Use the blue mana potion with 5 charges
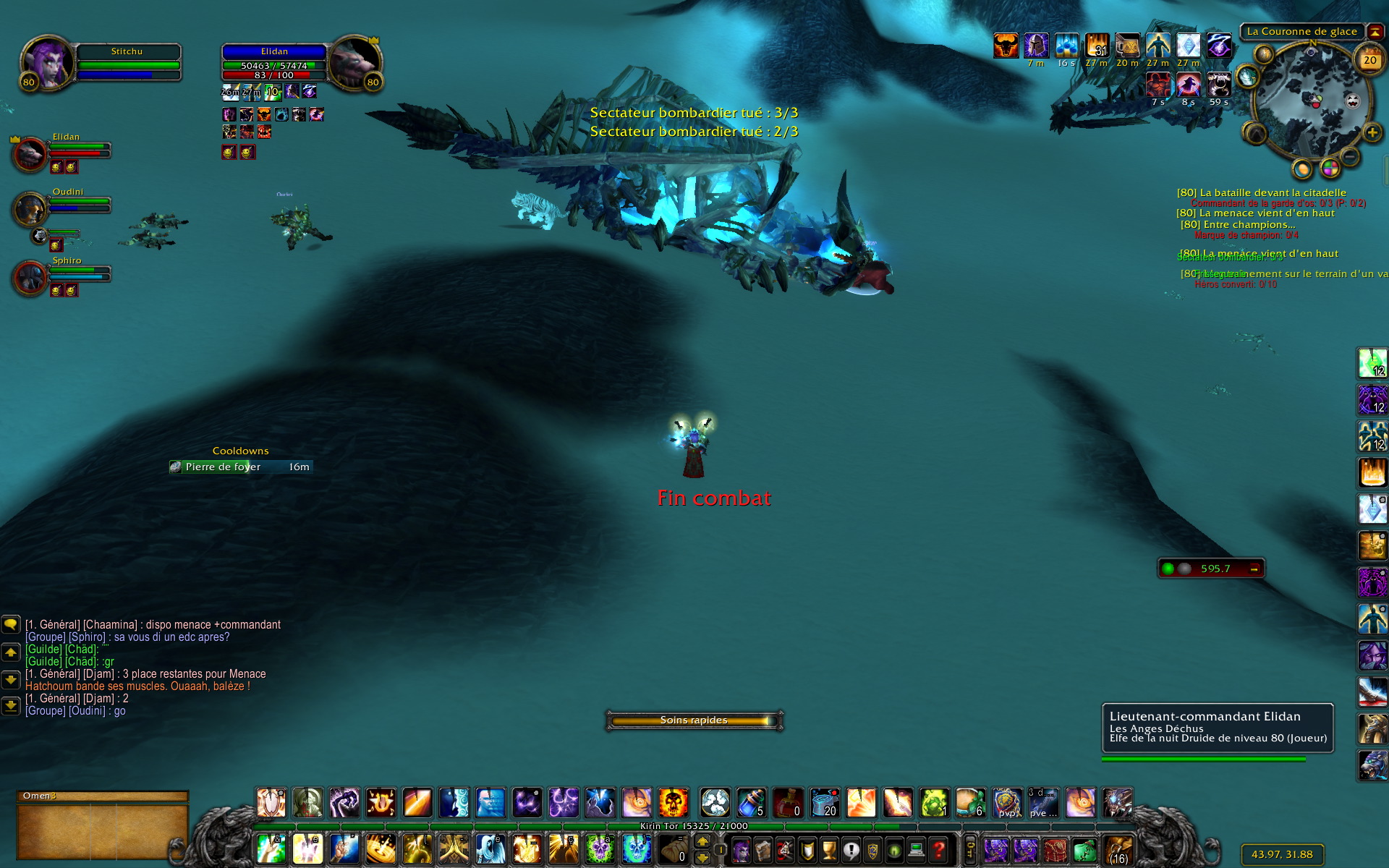This screenshot has height=868, width=1389. click(x=752, y=803)
